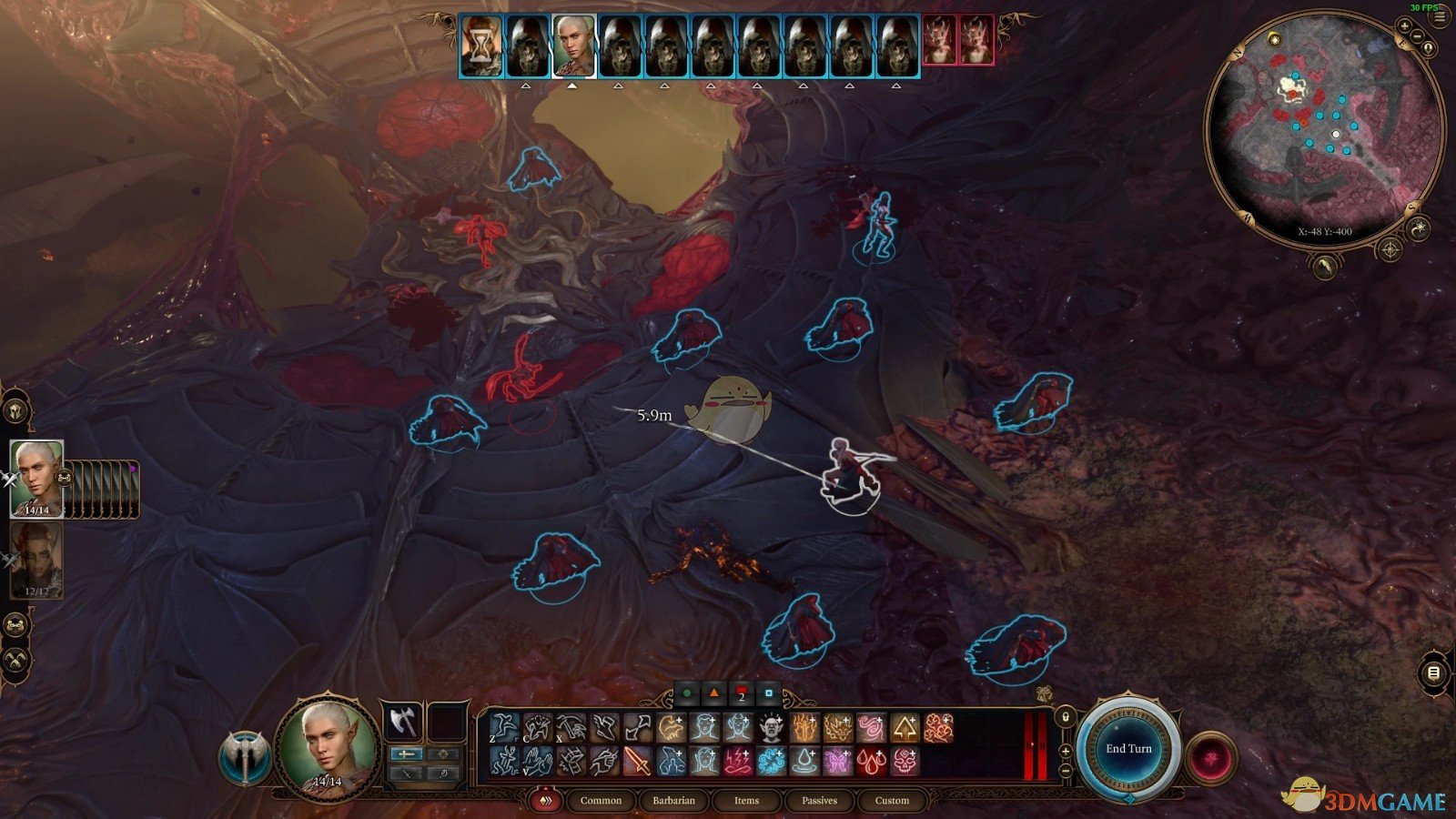Viewport: 1456px width, 819px height.
Task: End the current combat turn
Action: click(1128, 749)
